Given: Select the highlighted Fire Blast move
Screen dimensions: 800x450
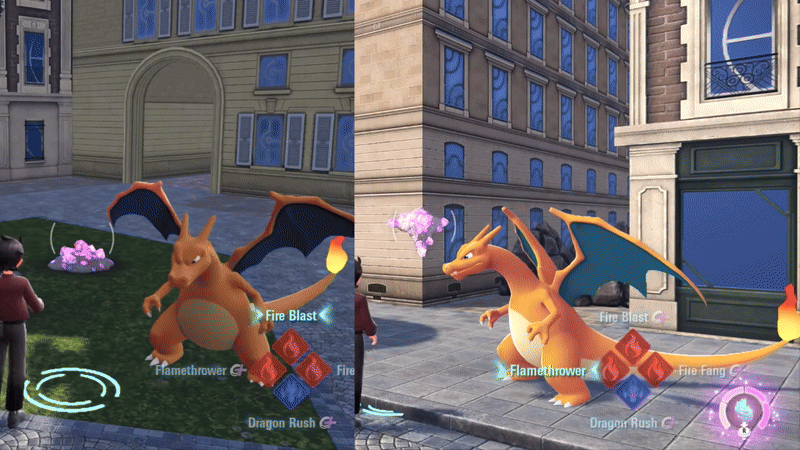Looking at the screenshot, I should [x=290, y=317].
